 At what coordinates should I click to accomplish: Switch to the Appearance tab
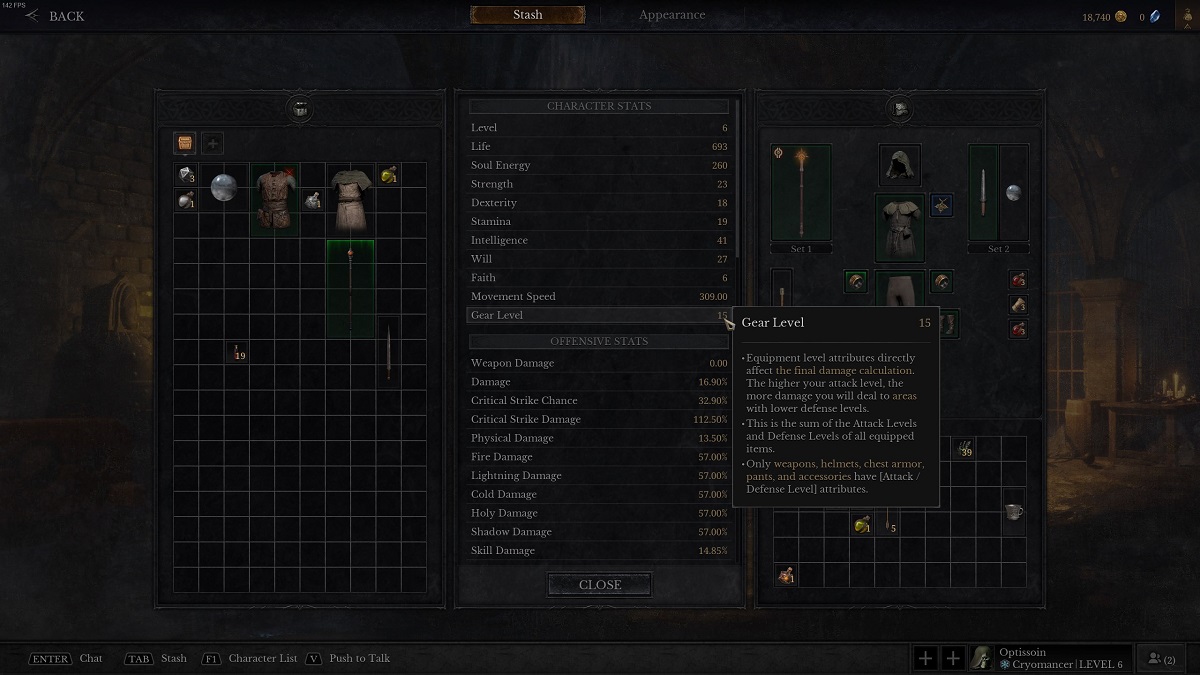click(672, 15)
